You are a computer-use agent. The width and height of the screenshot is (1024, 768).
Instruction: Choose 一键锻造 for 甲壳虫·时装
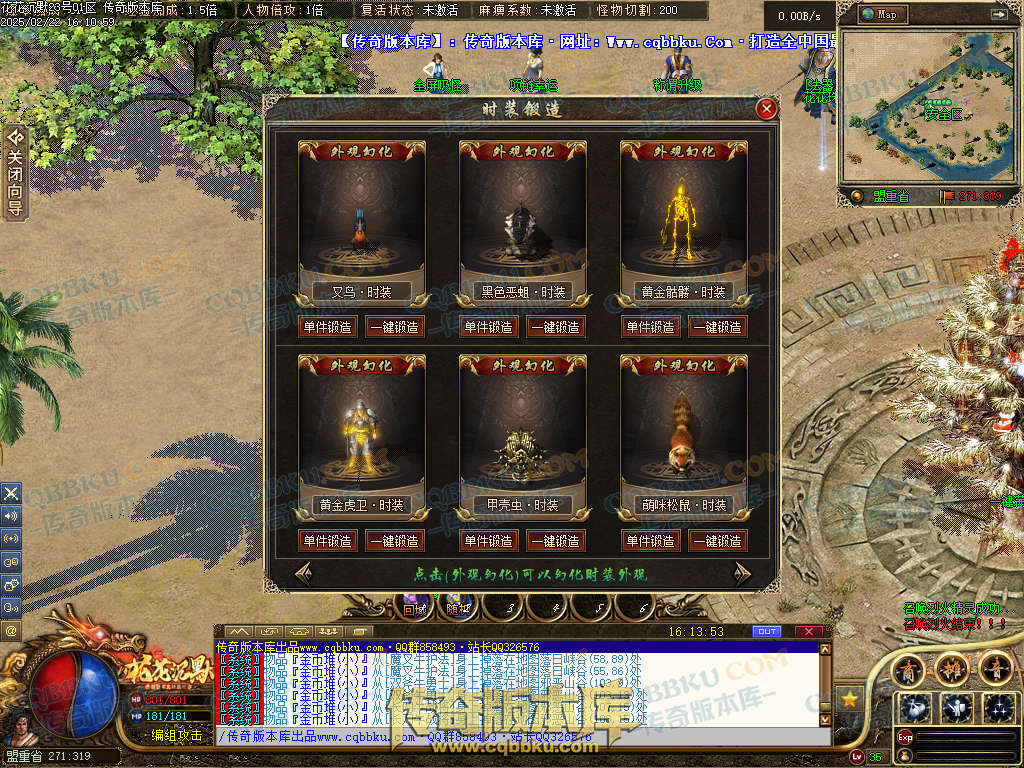555,541
